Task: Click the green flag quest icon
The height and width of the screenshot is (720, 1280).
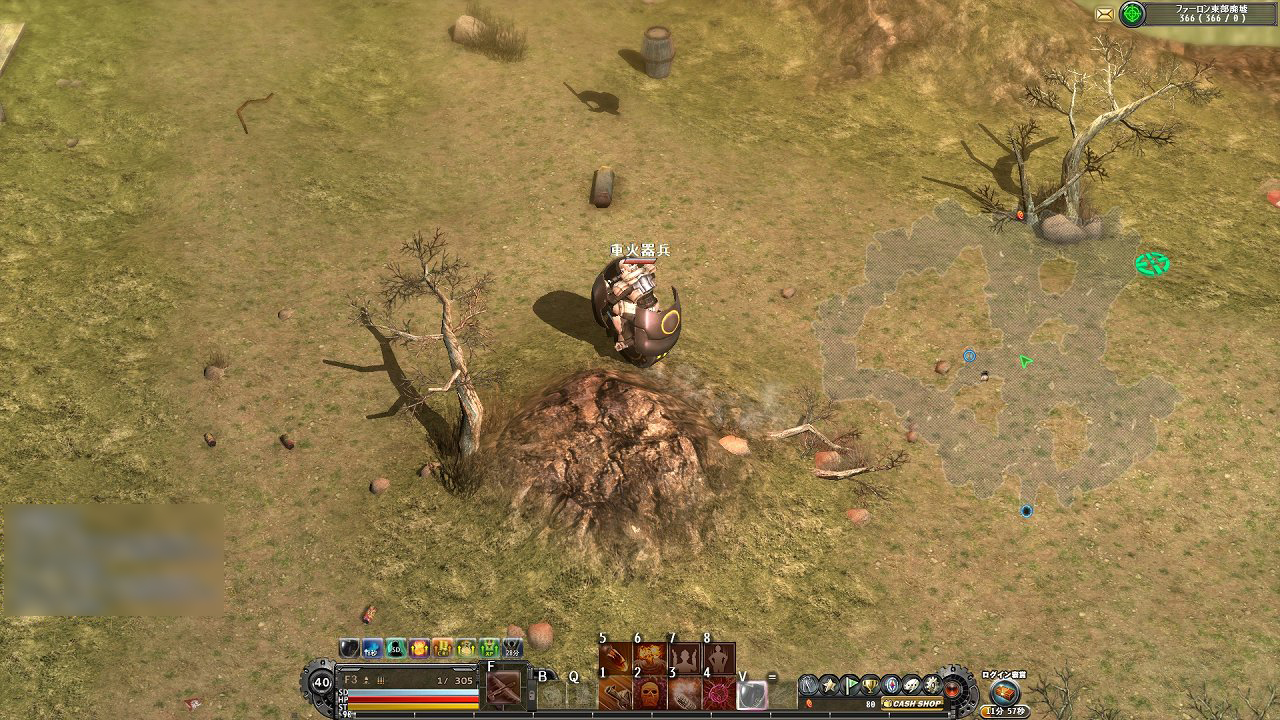Action: [852, 685]
